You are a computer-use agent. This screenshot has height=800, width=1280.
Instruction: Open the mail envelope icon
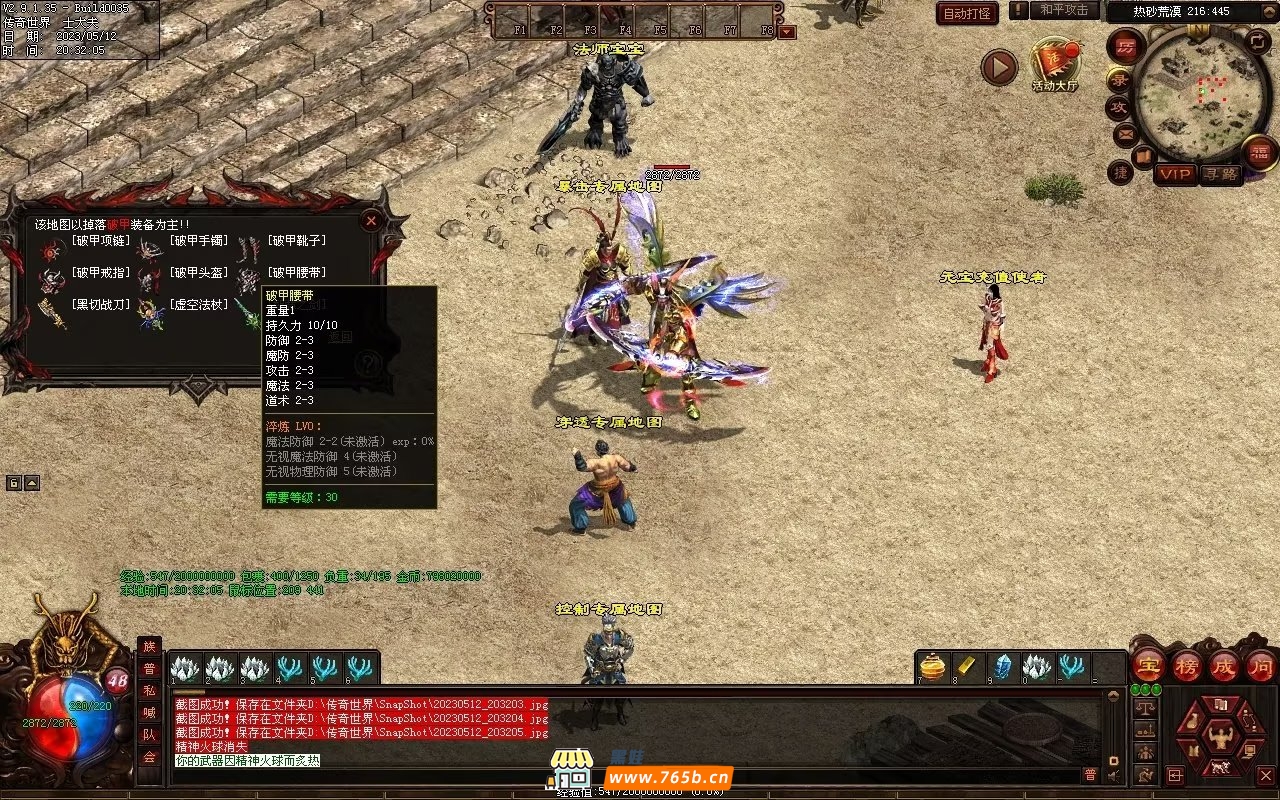[1125, 133]
